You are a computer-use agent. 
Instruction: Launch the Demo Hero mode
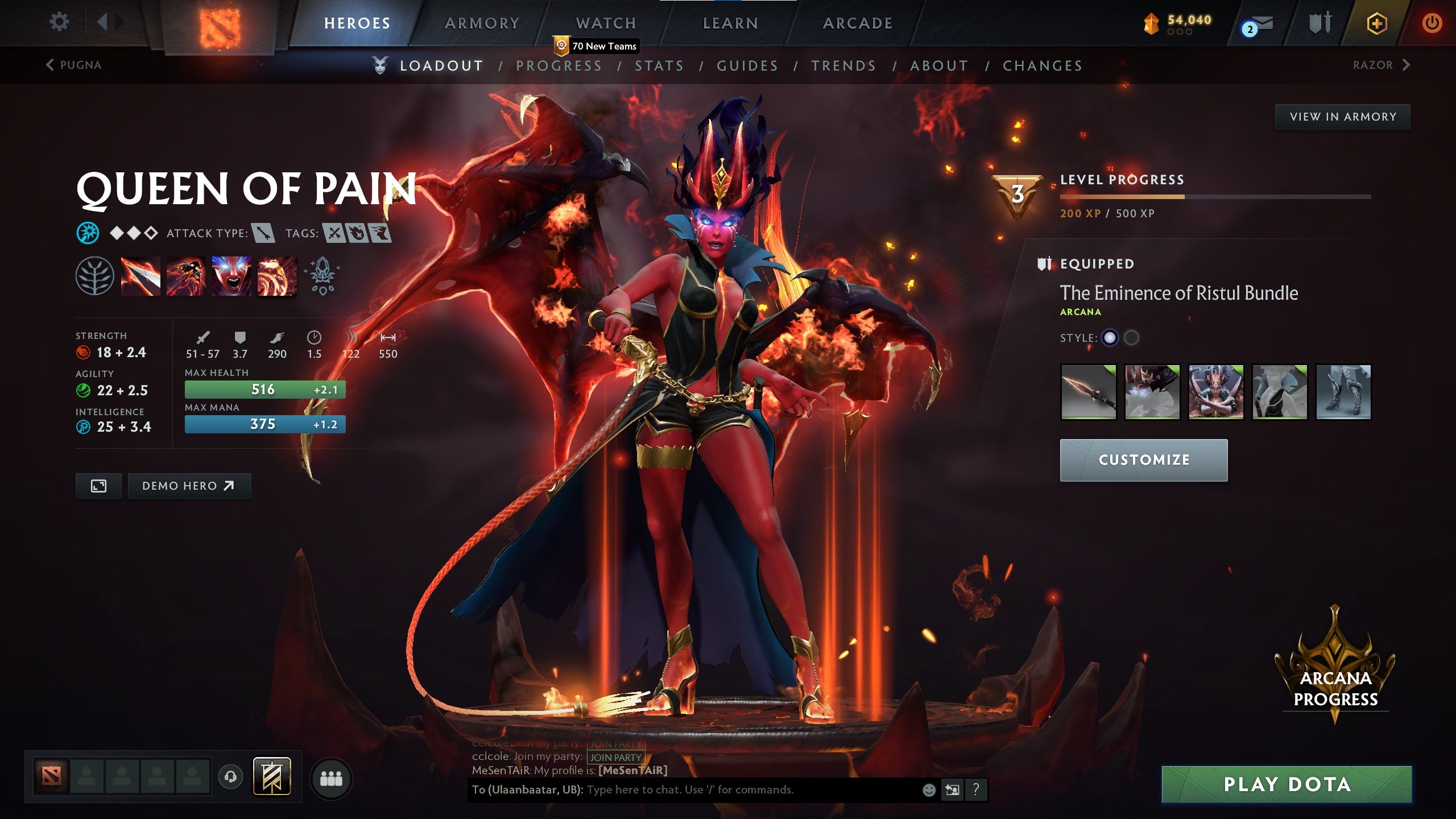(x=189, y=486)
